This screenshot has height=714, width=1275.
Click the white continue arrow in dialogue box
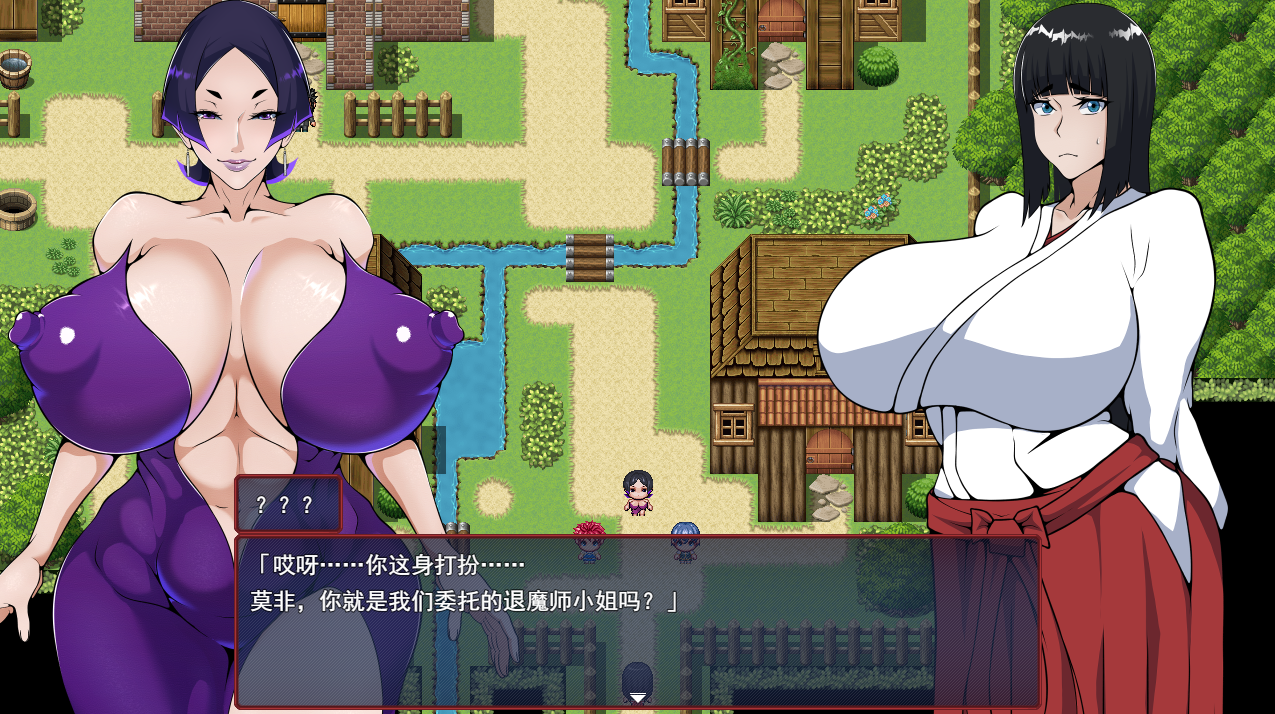(x=637, y=697)
